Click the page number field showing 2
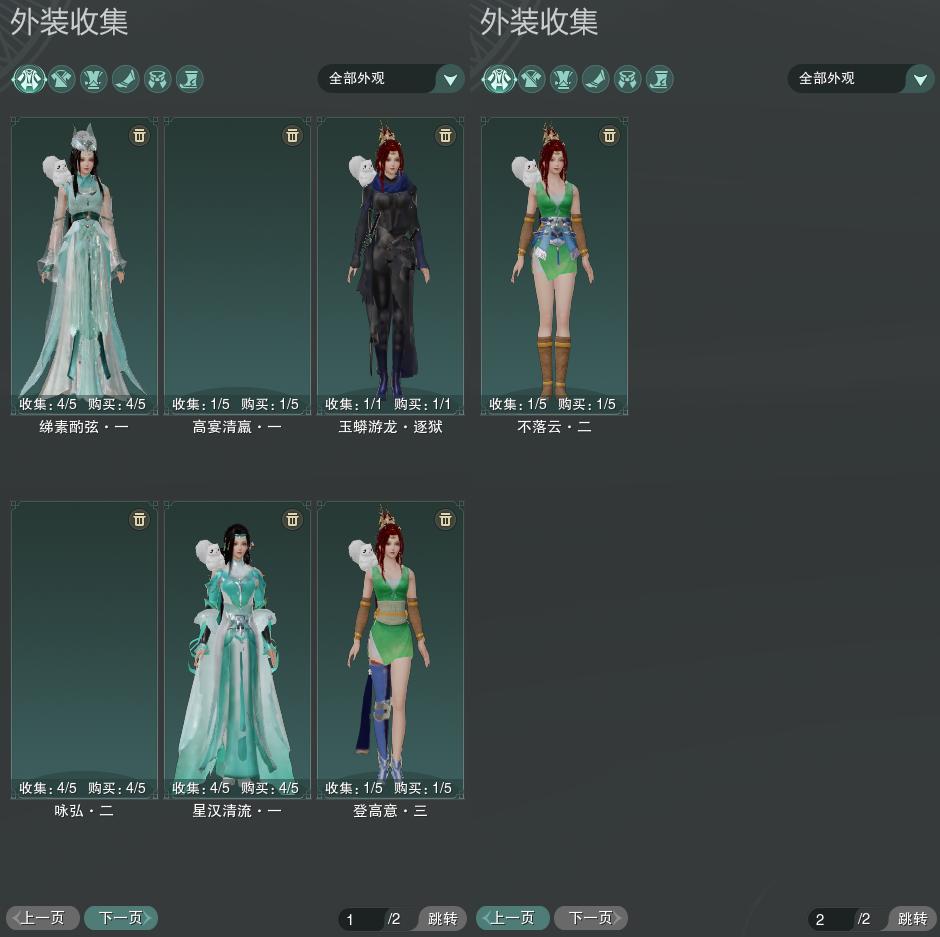Viewport: 940px width, 937px height. click(x=830, y=919)
